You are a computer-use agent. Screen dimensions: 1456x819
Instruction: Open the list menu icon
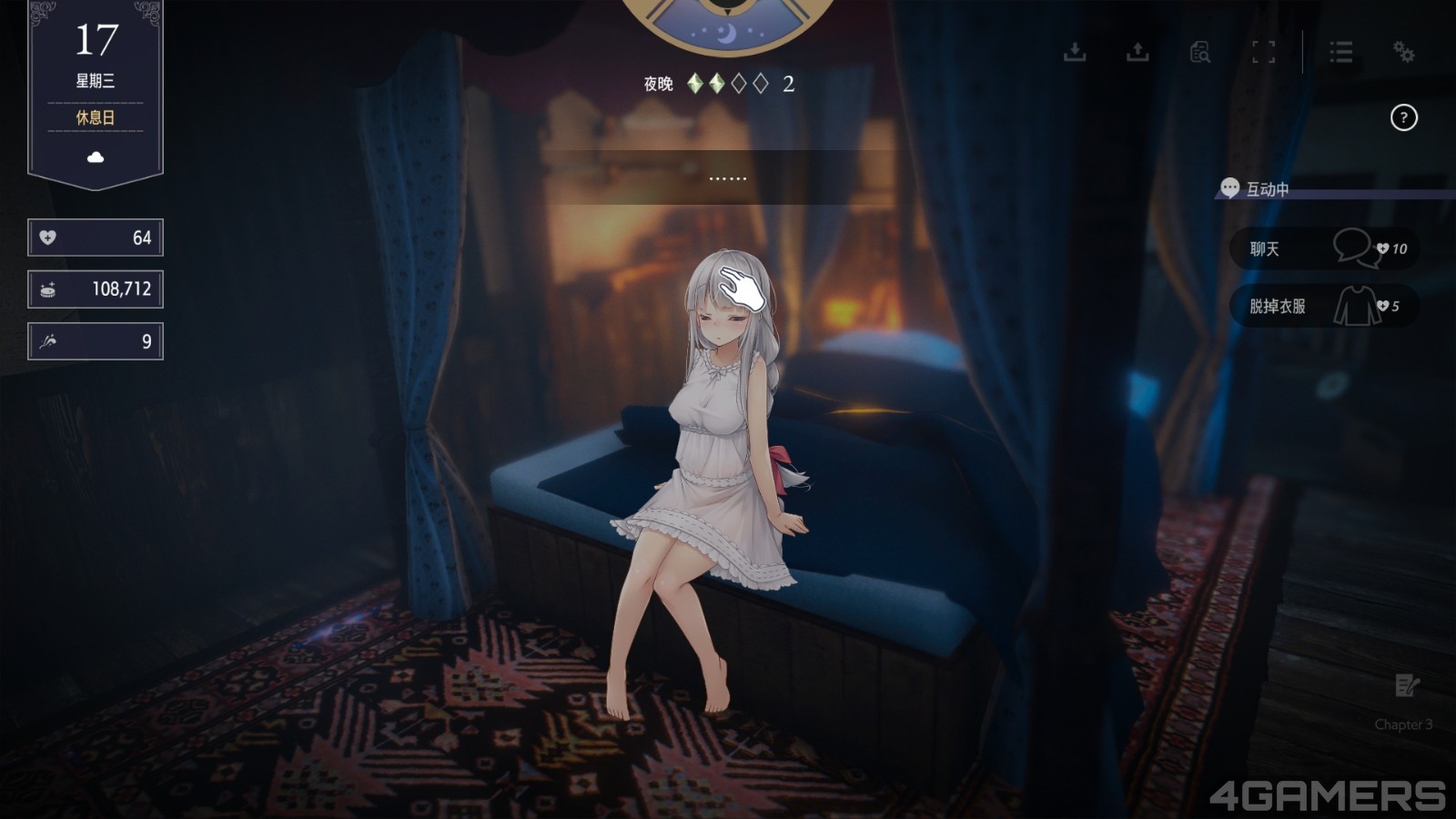1340,52
